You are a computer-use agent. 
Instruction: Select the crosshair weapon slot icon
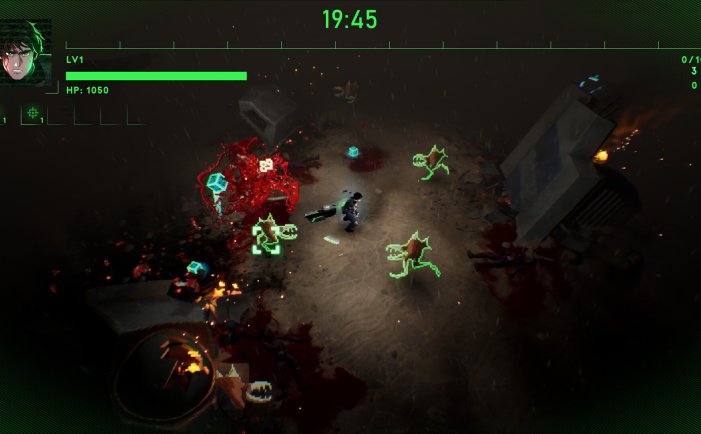click(32, 113)
